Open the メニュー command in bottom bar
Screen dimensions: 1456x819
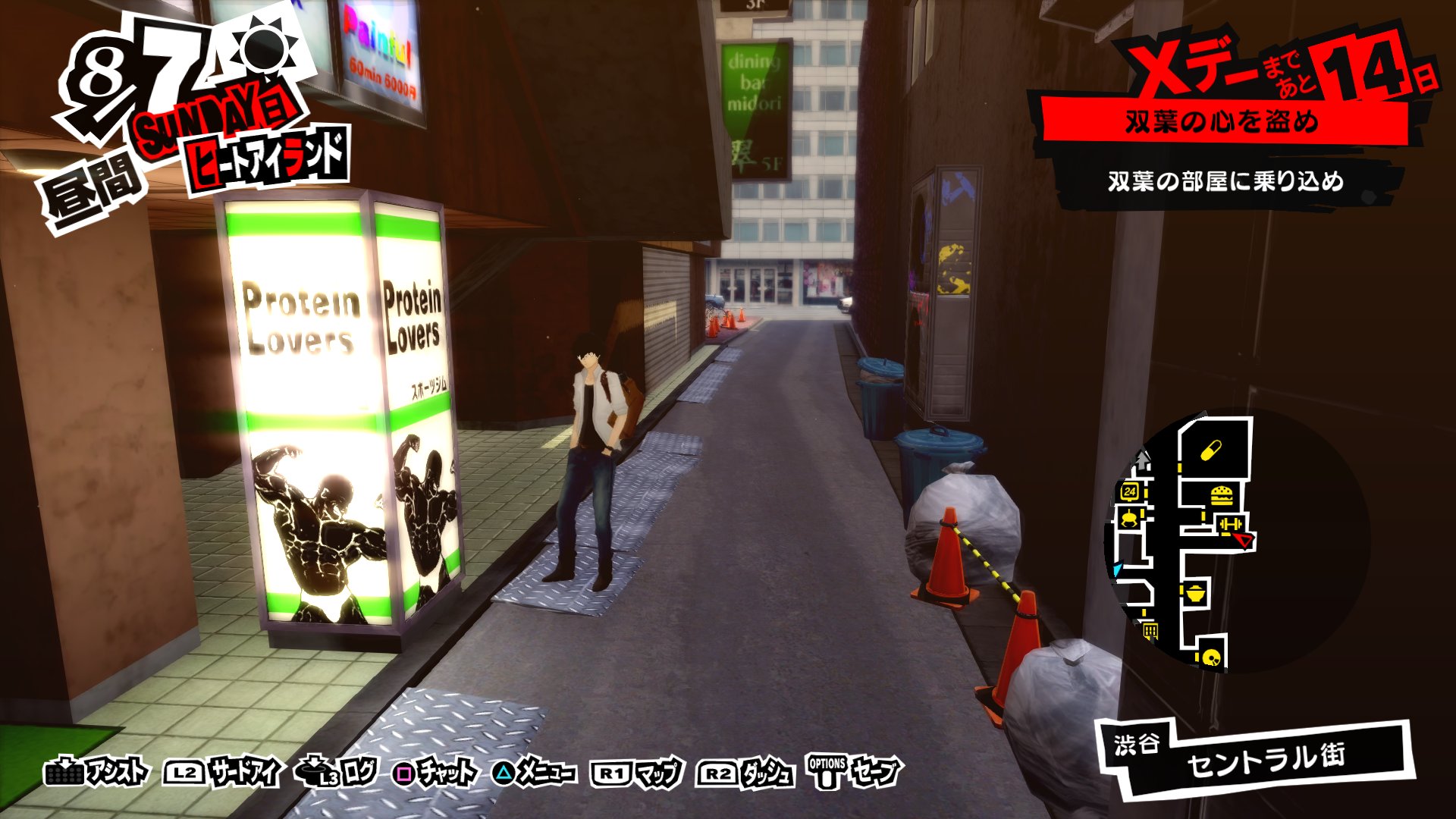tap(534, 773)
